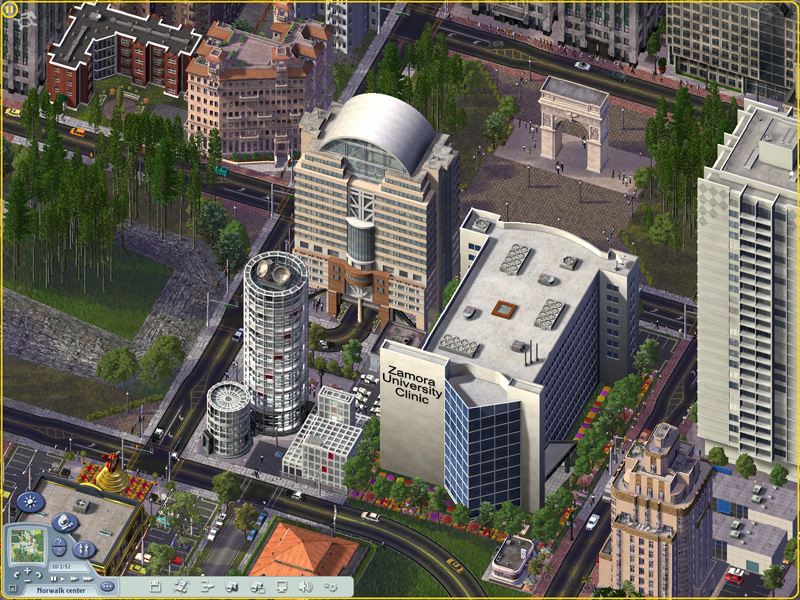Switch to God mode with the sun button
This screenshot has width=800, height=600.
(x=28, y=503)
